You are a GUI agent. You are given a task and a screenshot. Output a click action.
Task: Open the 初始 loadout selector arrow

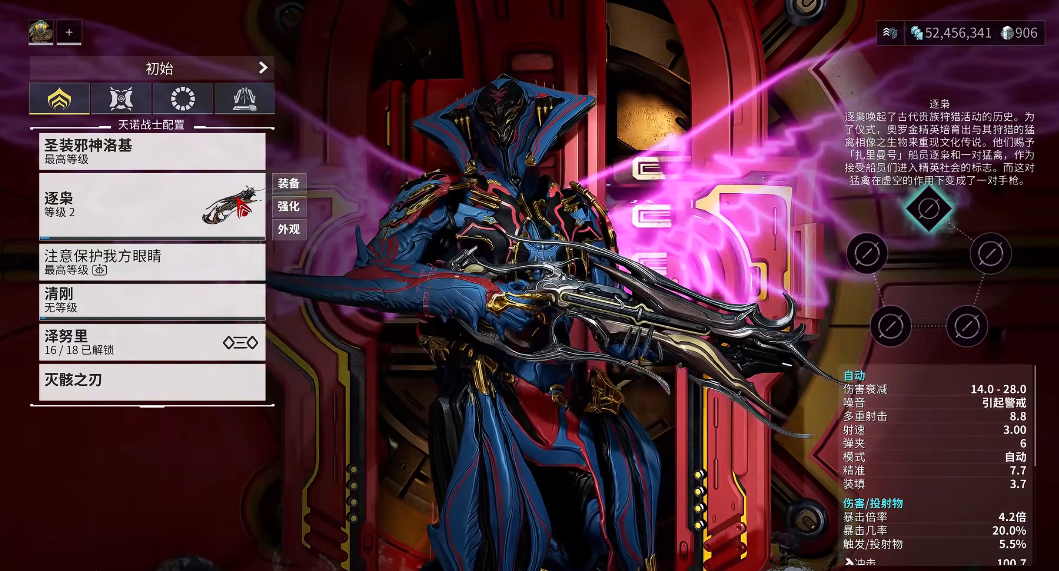point(263,68)
